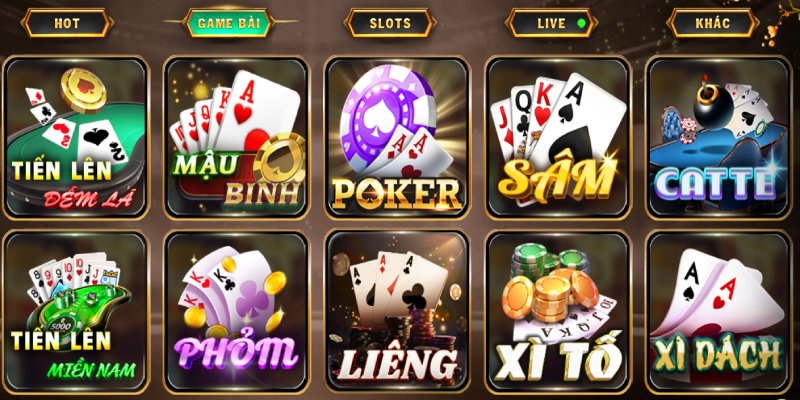Open the Catte game tile

717,136
